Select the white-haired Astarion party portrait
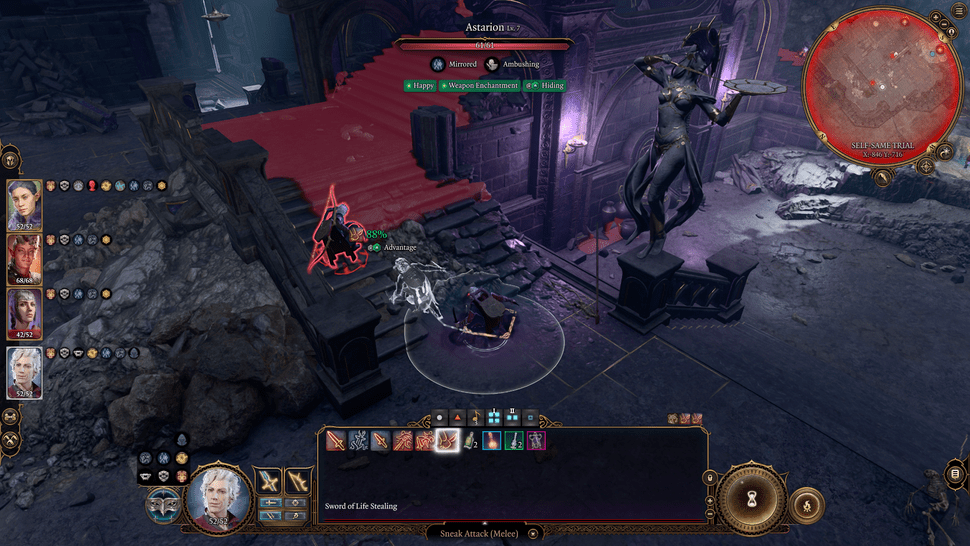The image size is (970, 546). pyautogui.click(x=25, y=372)
